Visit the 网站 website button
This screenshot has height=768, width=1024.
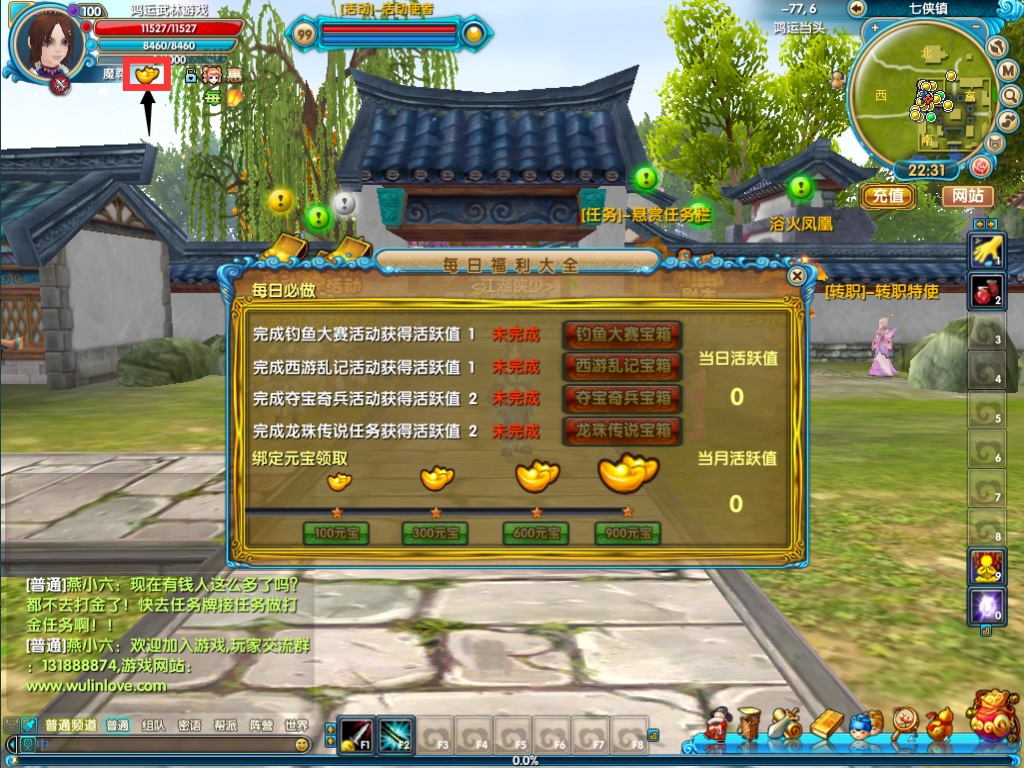[x=967, y=196]
